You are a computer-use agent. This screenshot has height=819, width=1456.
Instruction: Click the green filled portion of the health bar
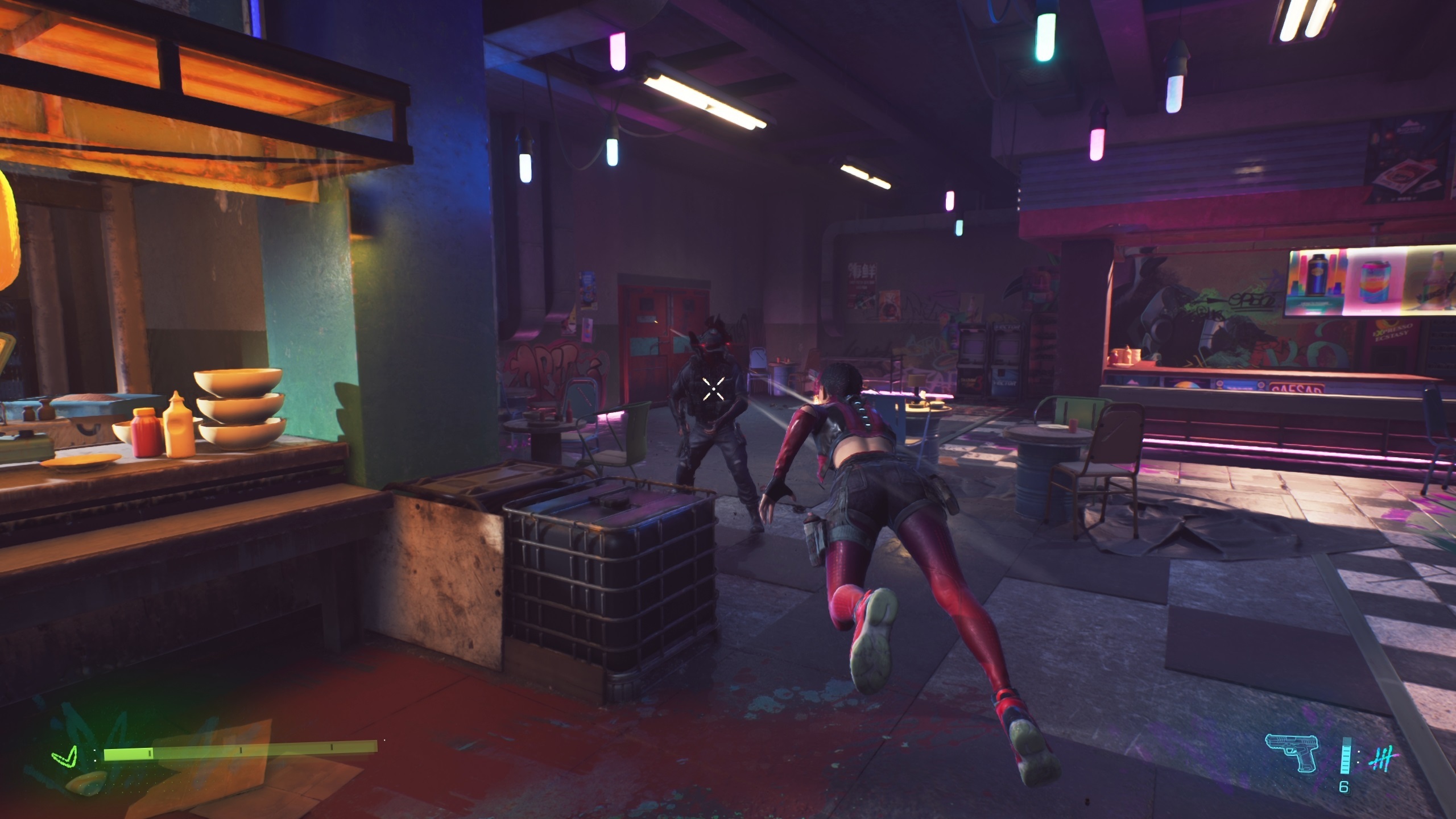pos(126,755)
